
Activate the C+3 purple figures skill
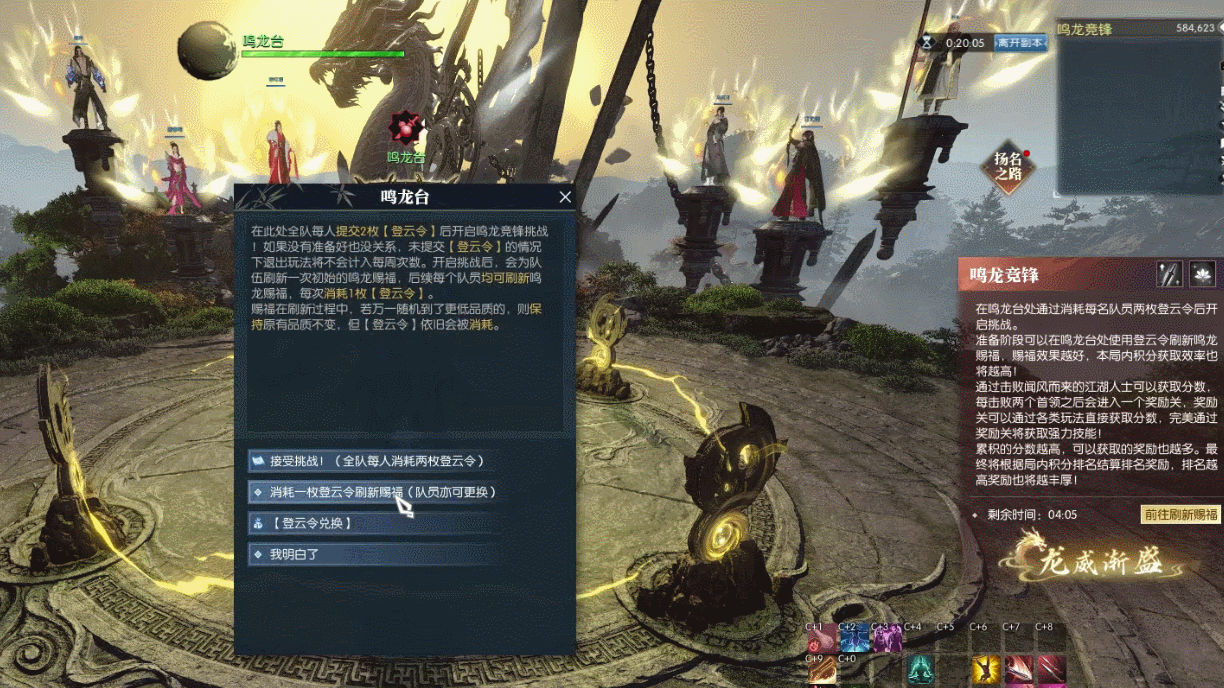887,639
